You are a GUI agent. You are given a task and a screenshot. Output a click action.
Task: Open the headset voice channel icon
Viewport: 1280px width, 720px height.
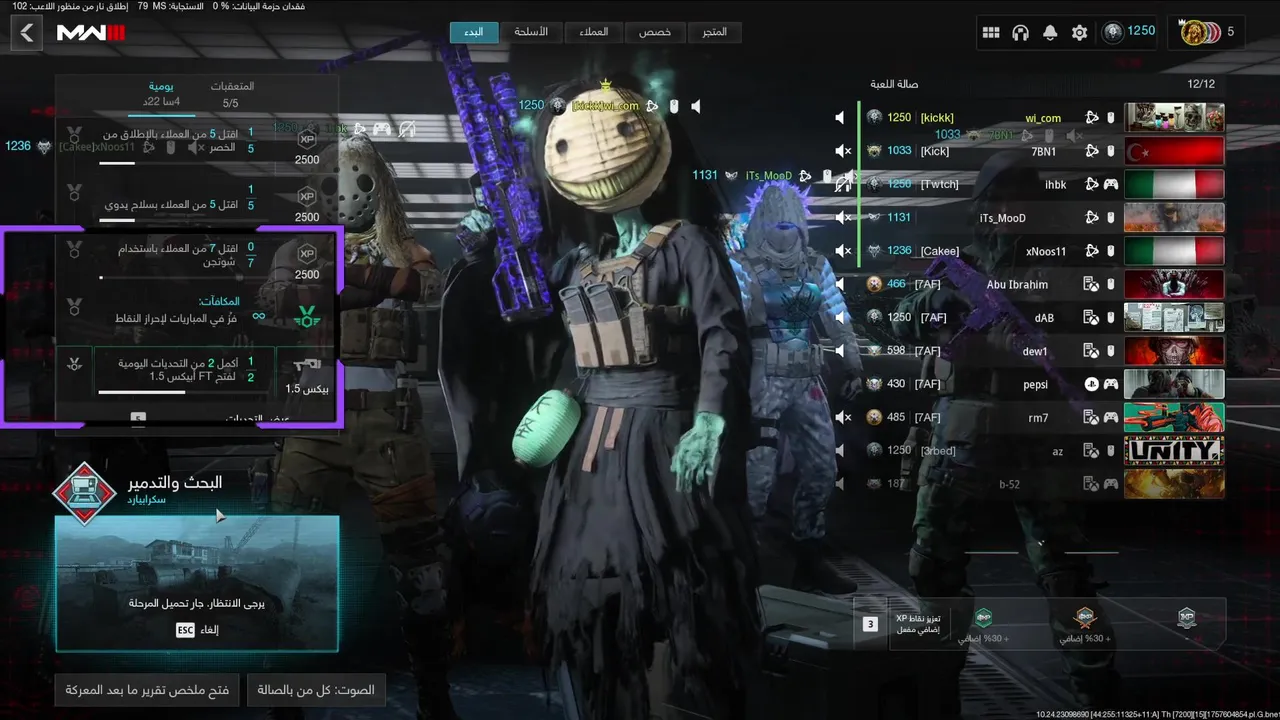coord(1020,33)
